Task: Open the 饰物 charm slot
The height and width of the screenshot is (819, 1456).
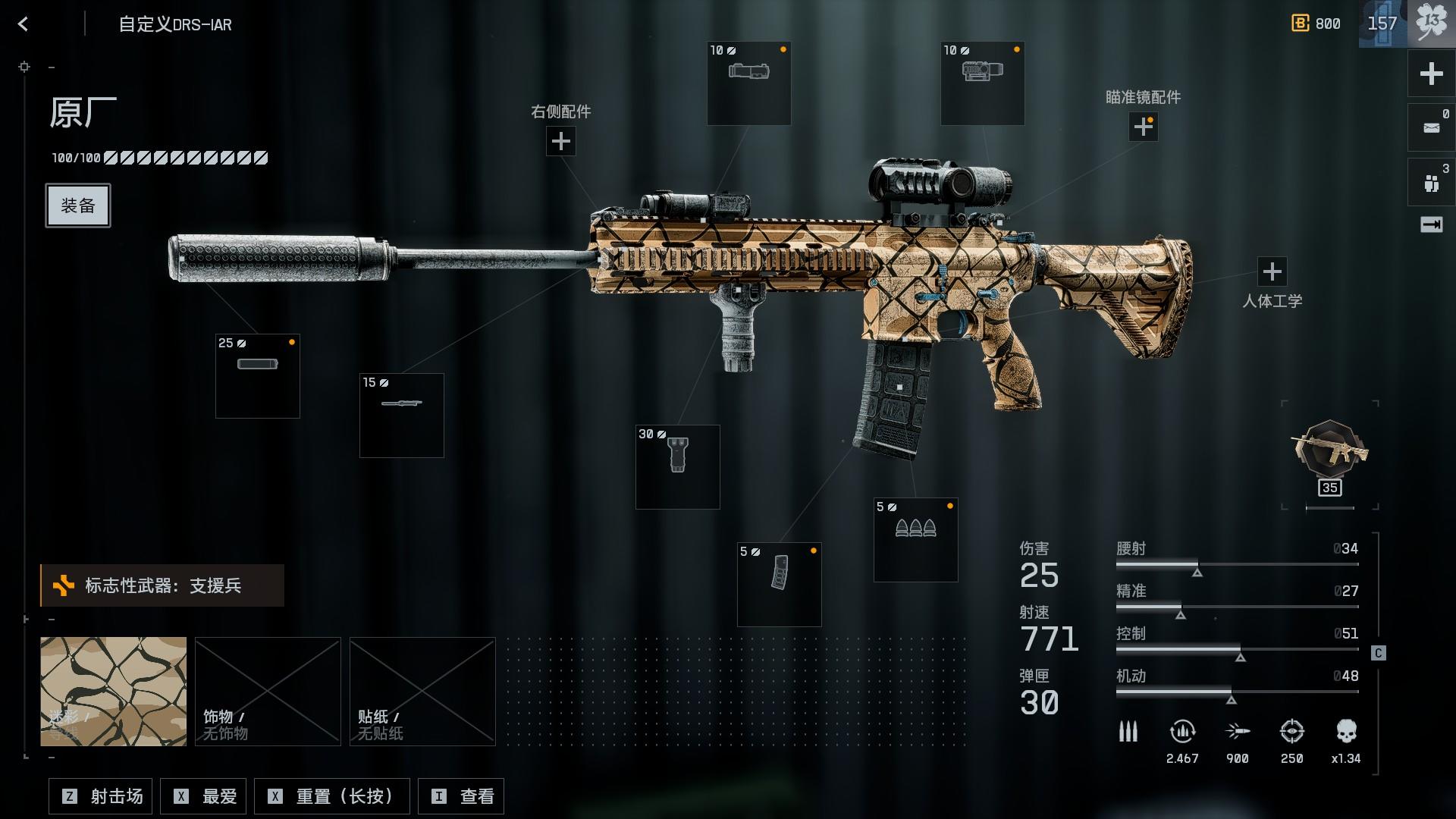Action: (x=268, y=692)
